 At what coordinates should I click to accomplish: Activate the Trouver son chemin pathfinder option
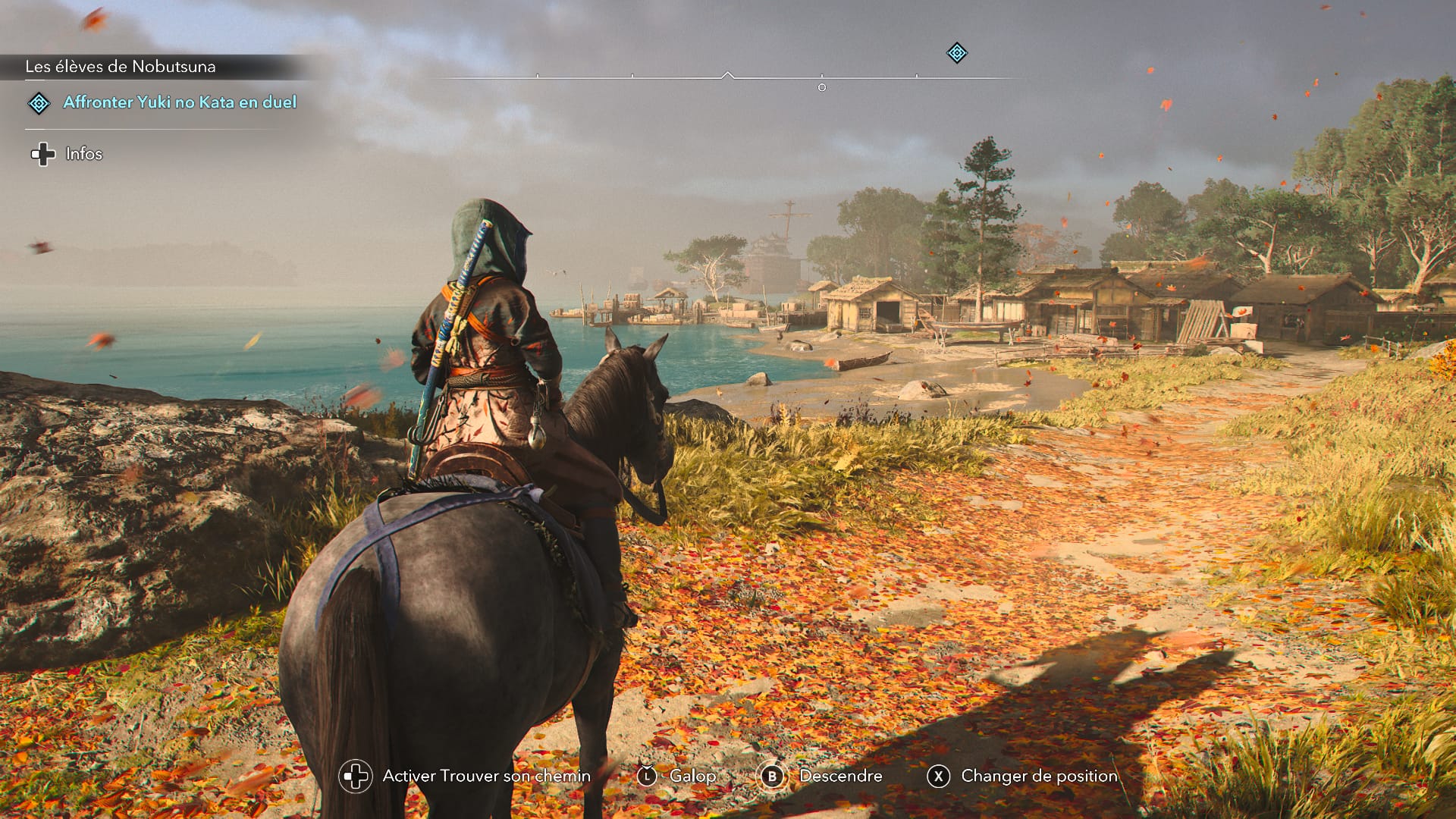pyautogui.click(x=486, y=776)
